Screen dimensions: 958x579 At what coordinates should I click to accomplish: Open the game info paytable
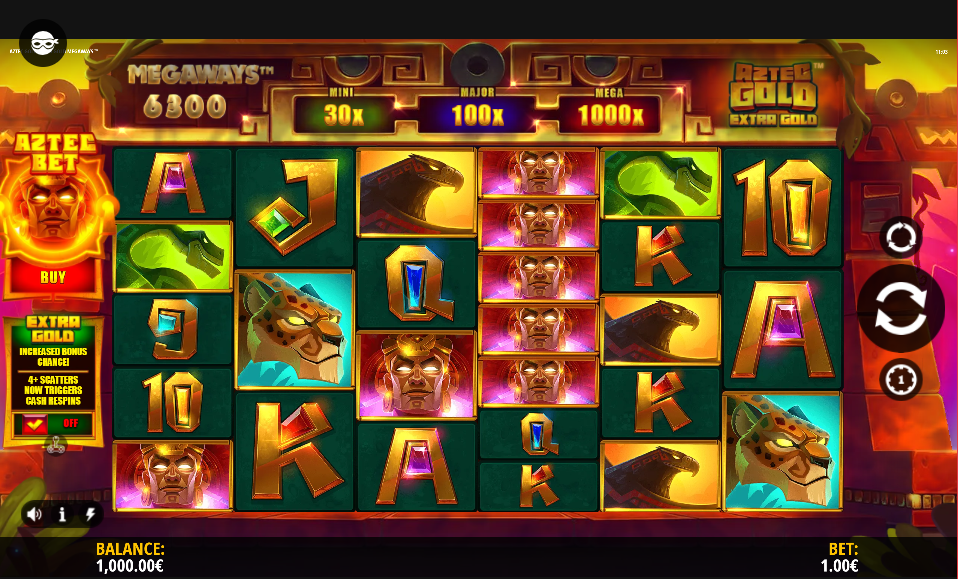pyautogui.click(x=62, y=514)
